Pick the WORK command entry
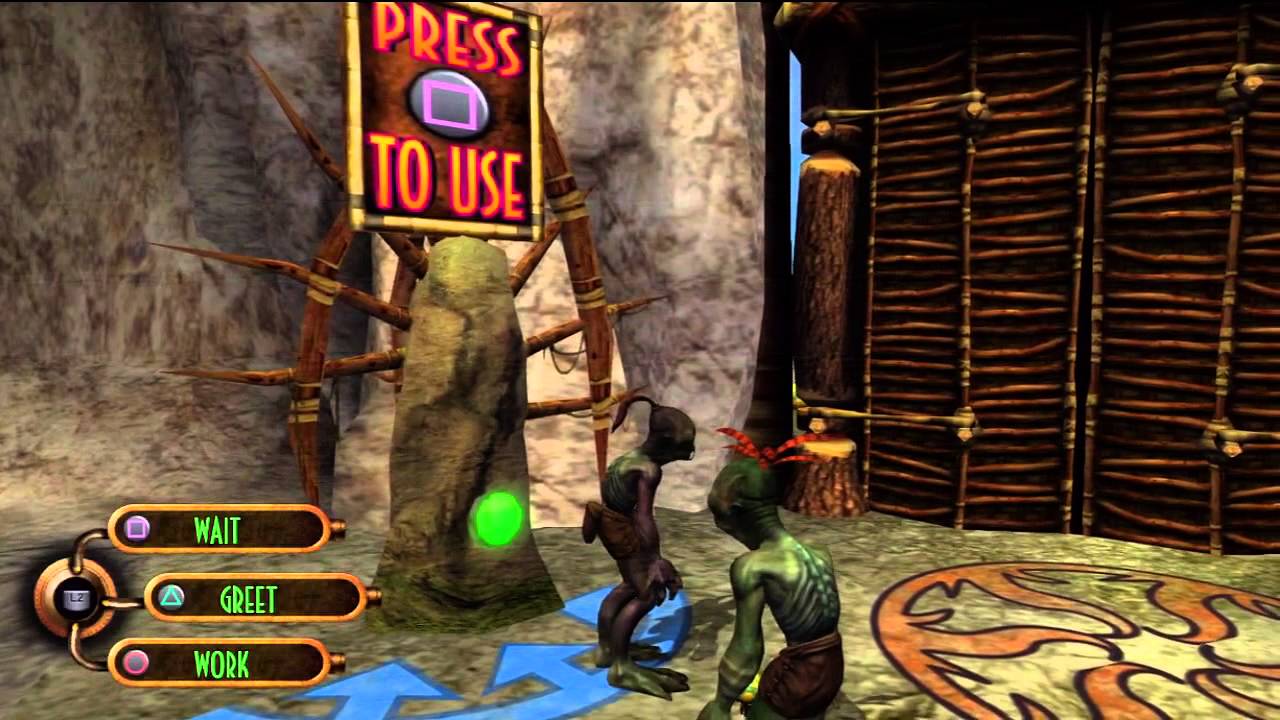The width and height of the screenshot is (1280, 720). tap(220, 663)
